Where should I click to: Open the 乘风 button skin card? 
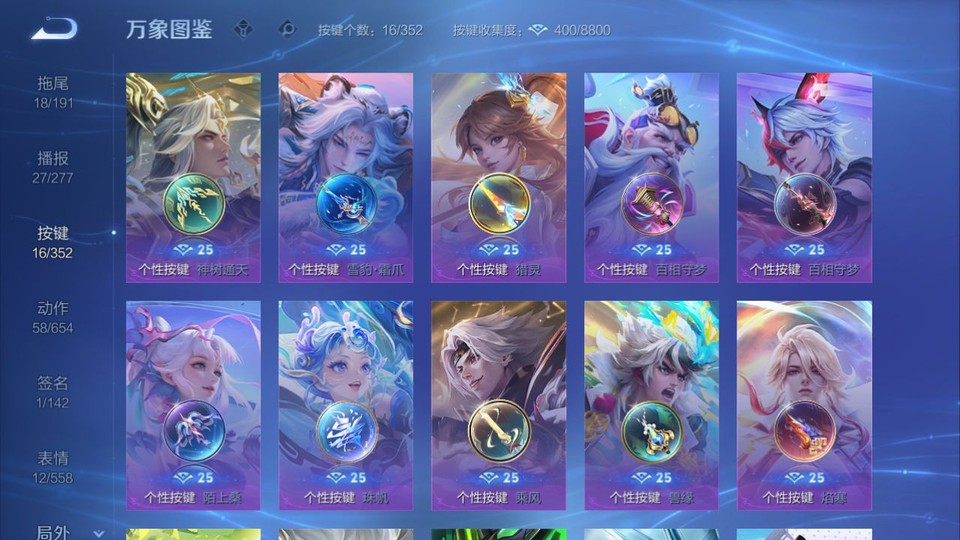coord(499,405)
